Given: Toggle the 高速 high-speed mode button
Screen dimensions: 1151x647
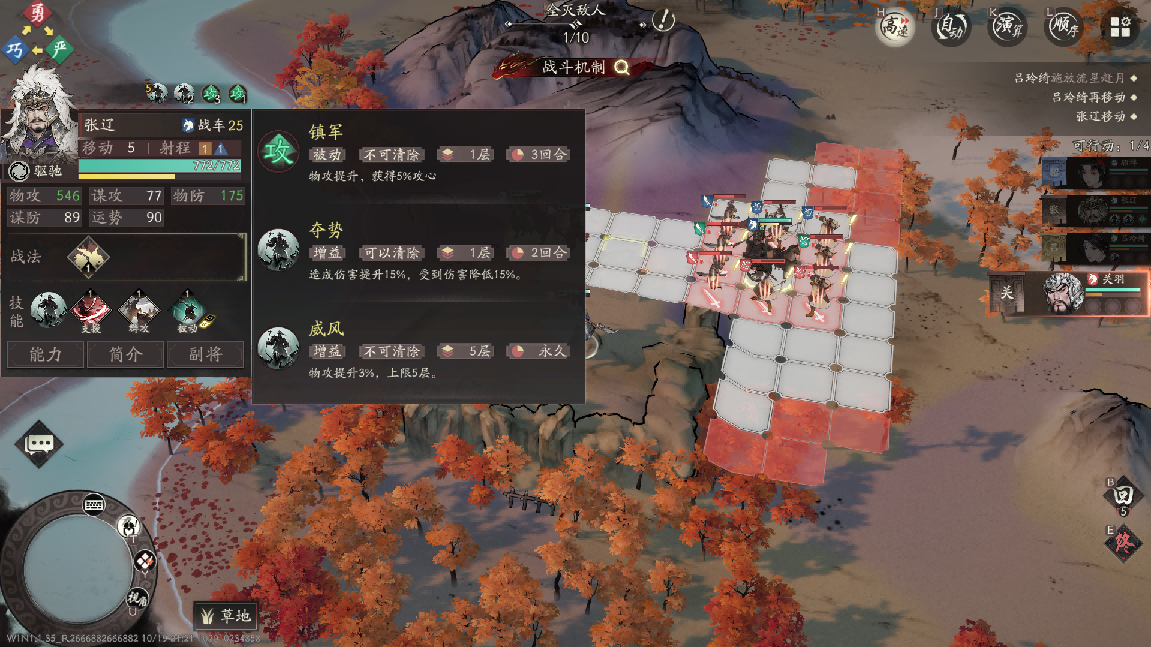Looking at the screenshot, I should 895,27.
